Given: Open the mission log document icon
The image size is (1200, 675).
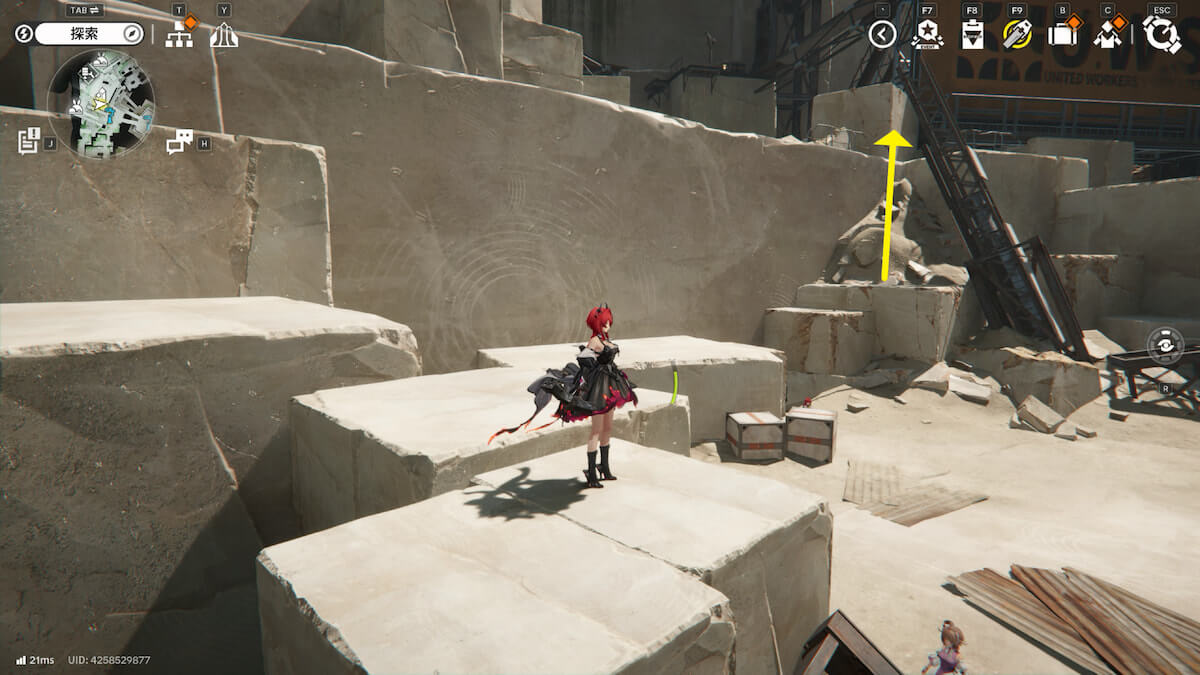Looking at the screenshot, I should click(x=28, y=141).
